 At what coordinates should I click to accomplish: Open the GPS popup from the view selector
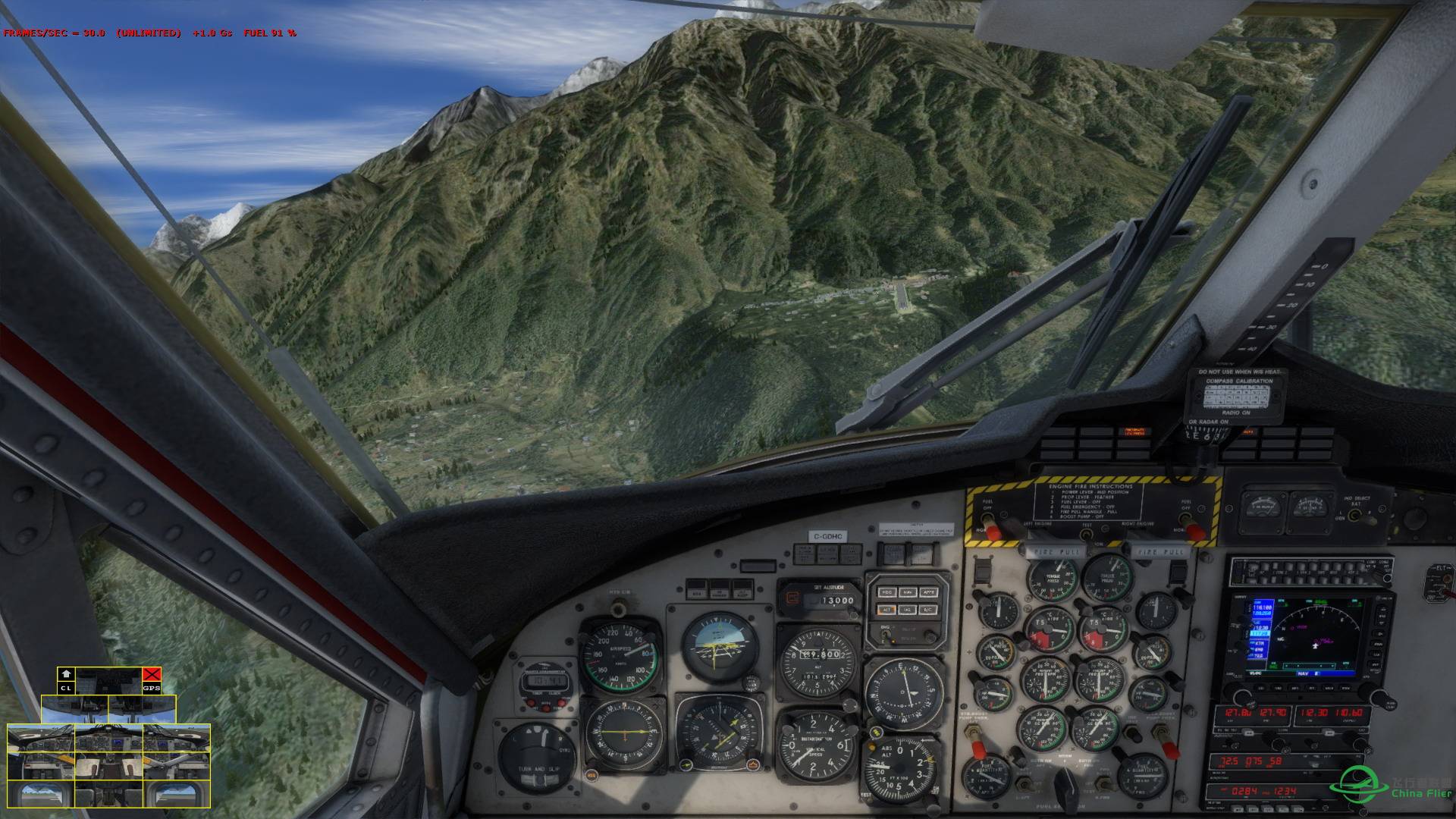point(152,688)
